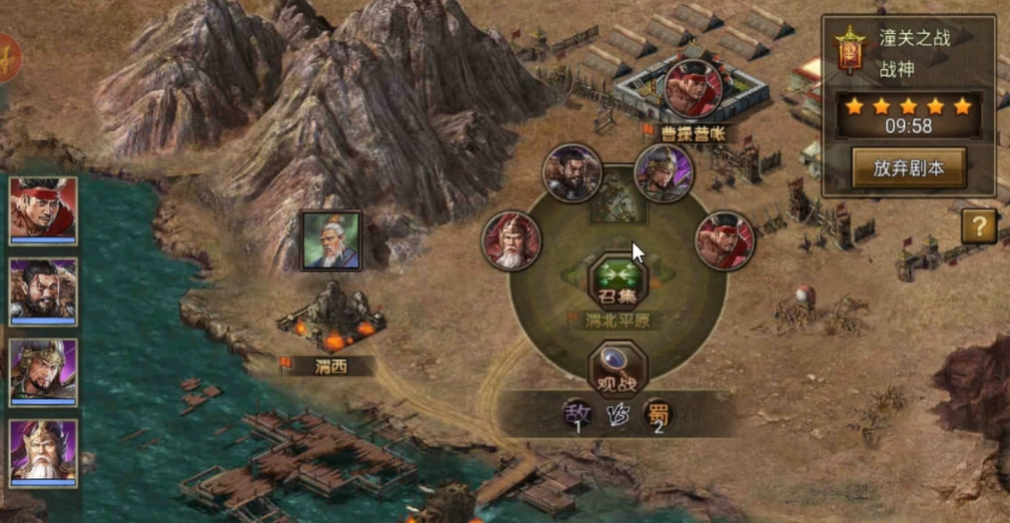This screenshot has width=1010, height=523.
Task: Open the 潼关之战 scenario banner icon
Action: click(x=850, y=50)
